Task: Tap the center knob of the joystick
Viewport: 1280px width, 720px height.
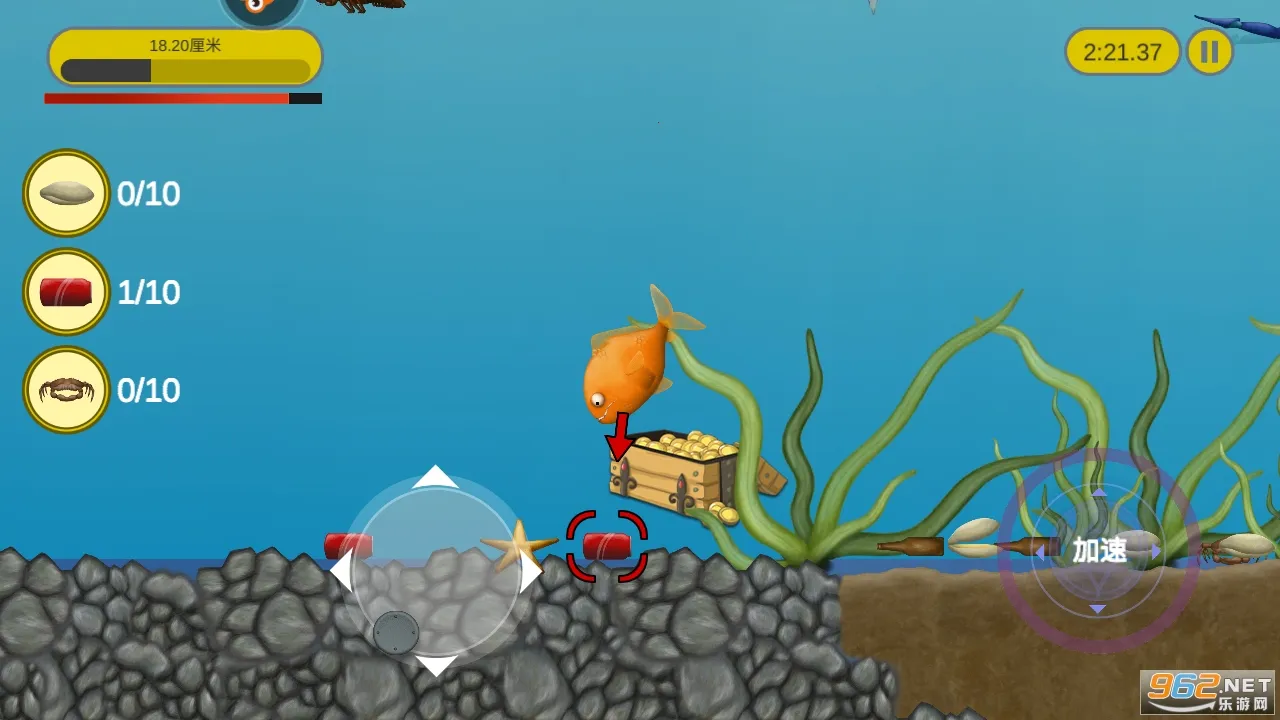Action: click(397, 630)
